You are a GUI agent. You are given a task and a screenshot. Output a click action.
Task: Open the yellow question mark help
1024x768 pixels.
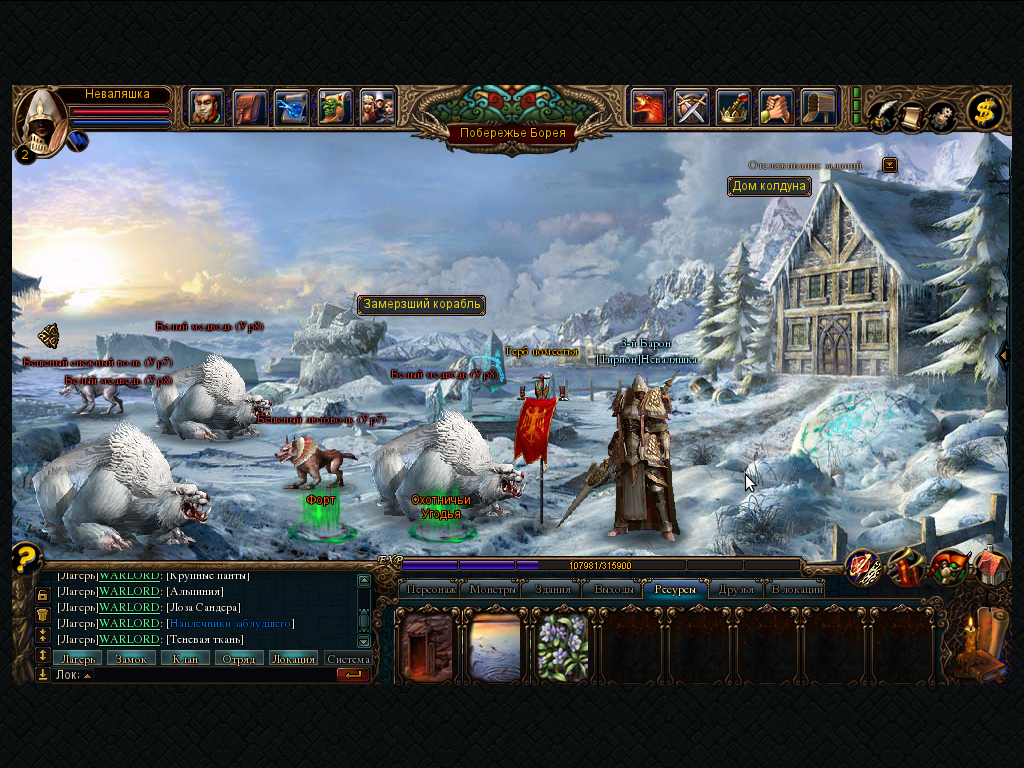pos(26,557)
